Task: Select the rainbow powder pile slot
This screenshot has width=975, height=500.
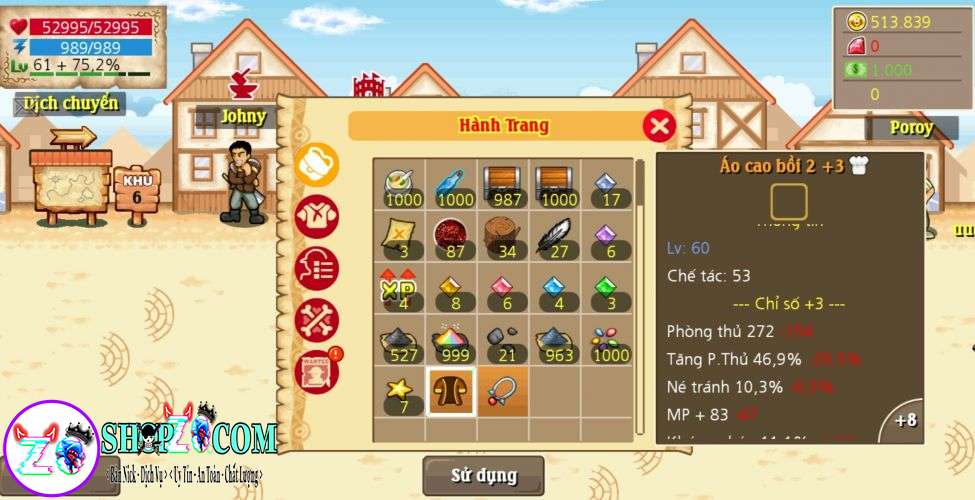Action: tap(451, 340)
